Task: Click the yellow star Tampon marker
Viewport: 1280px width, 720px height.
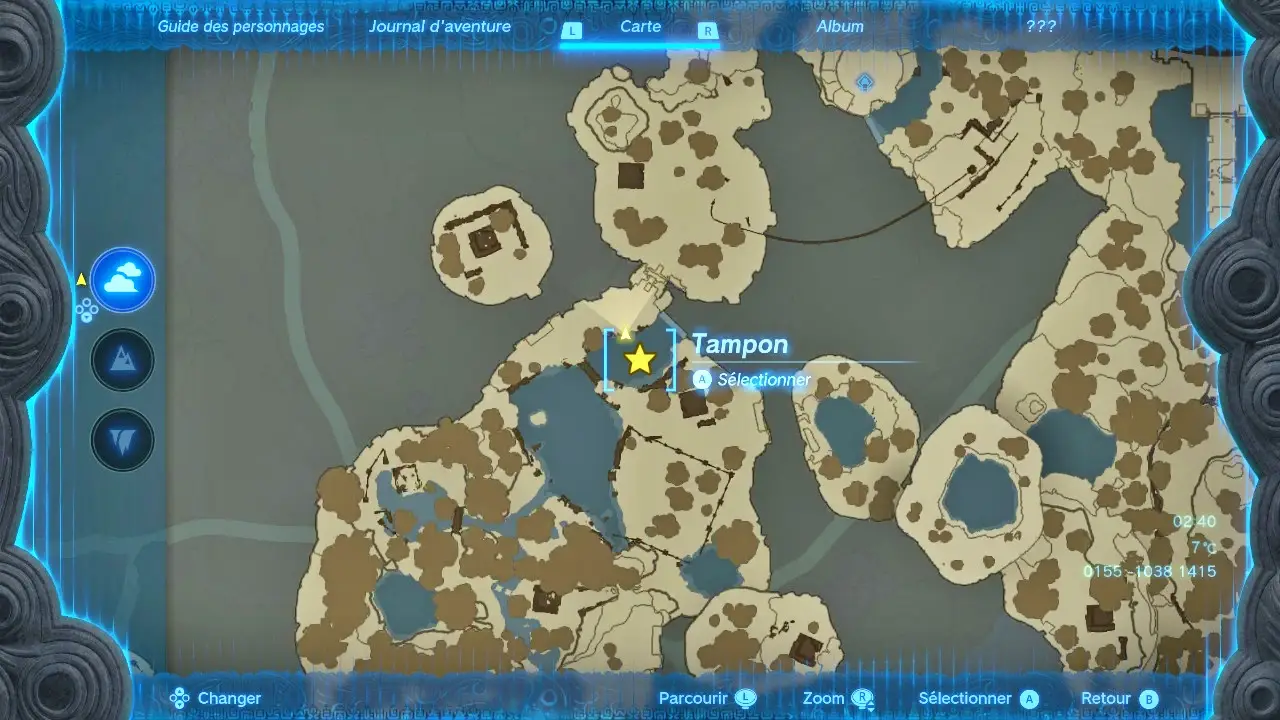Action: pos(639,360)
